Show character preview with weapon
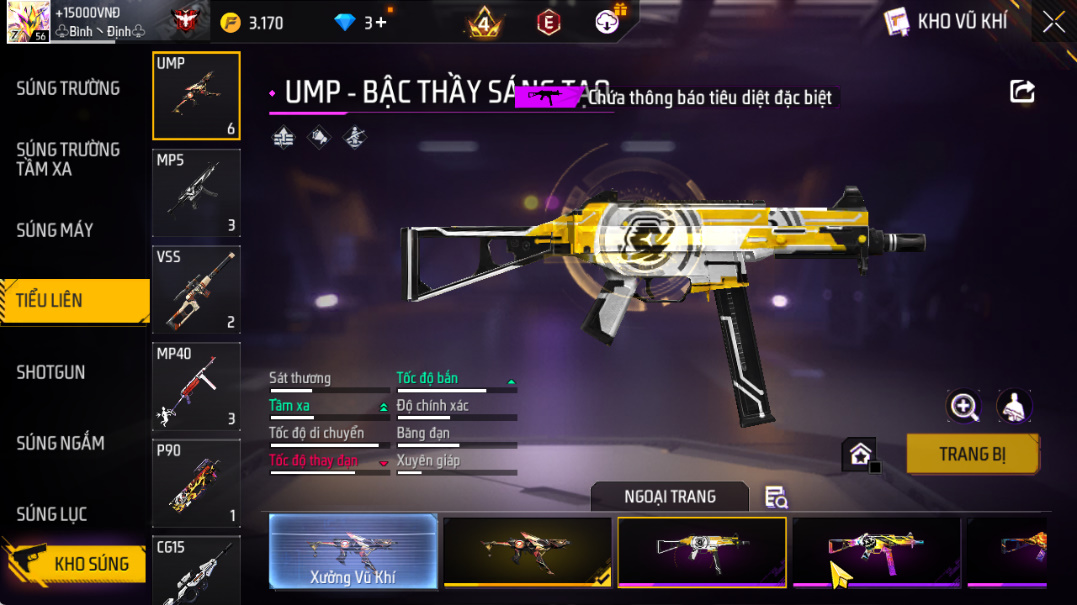This screenshot has width=1077, height=605. (1015, 405)
